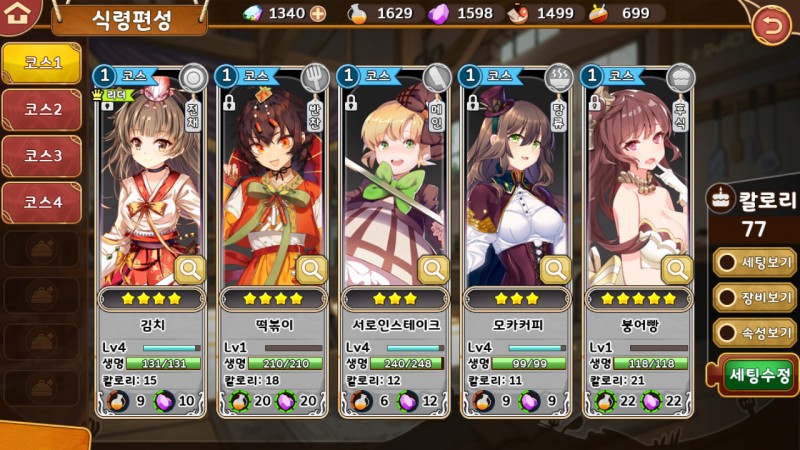Switch to the 코스4 tab
Image resolution: width=800 pixels, height=450 pixels.
pos(42,202)
